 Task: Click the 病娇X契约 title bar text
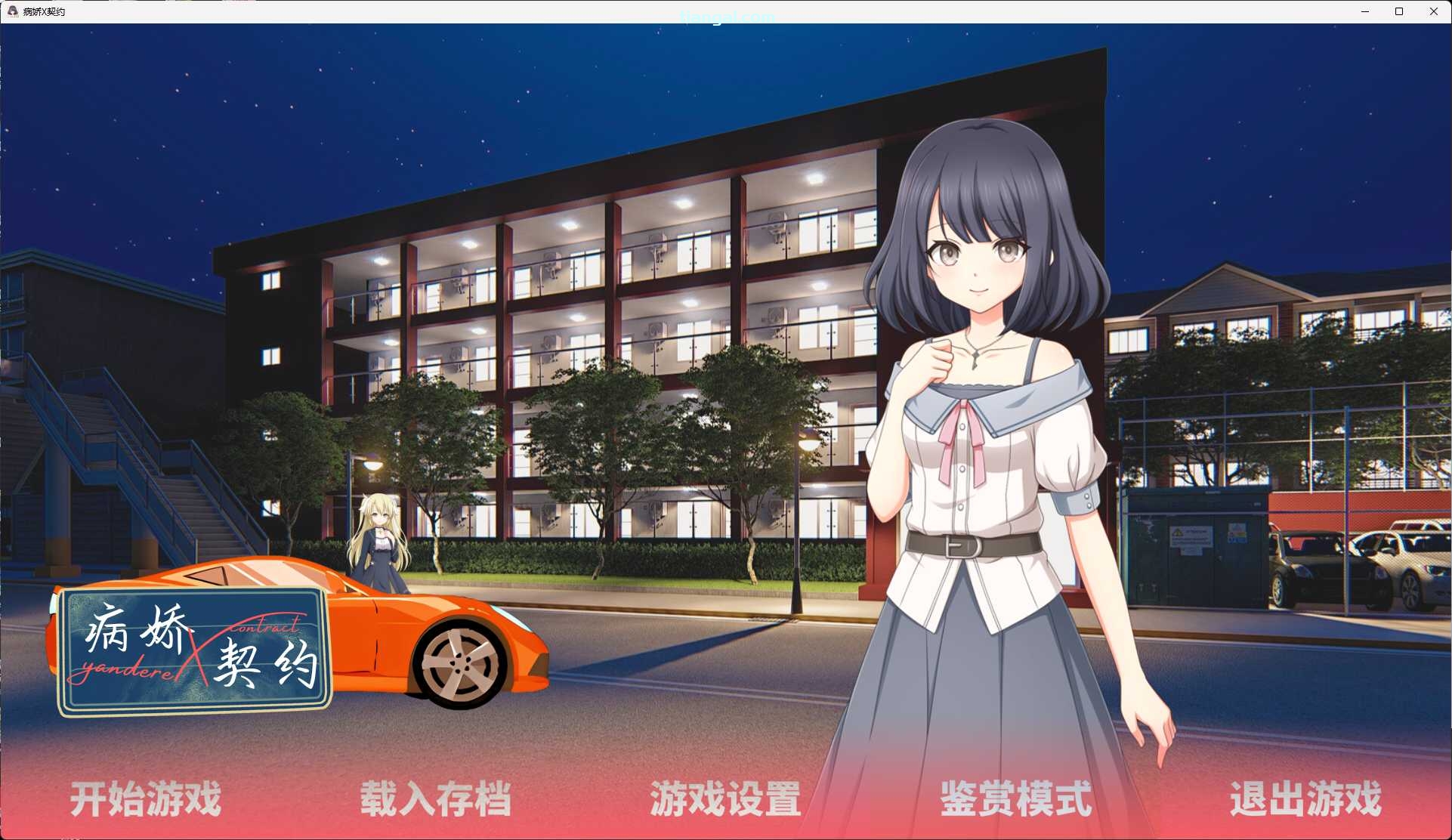(45, 11)
